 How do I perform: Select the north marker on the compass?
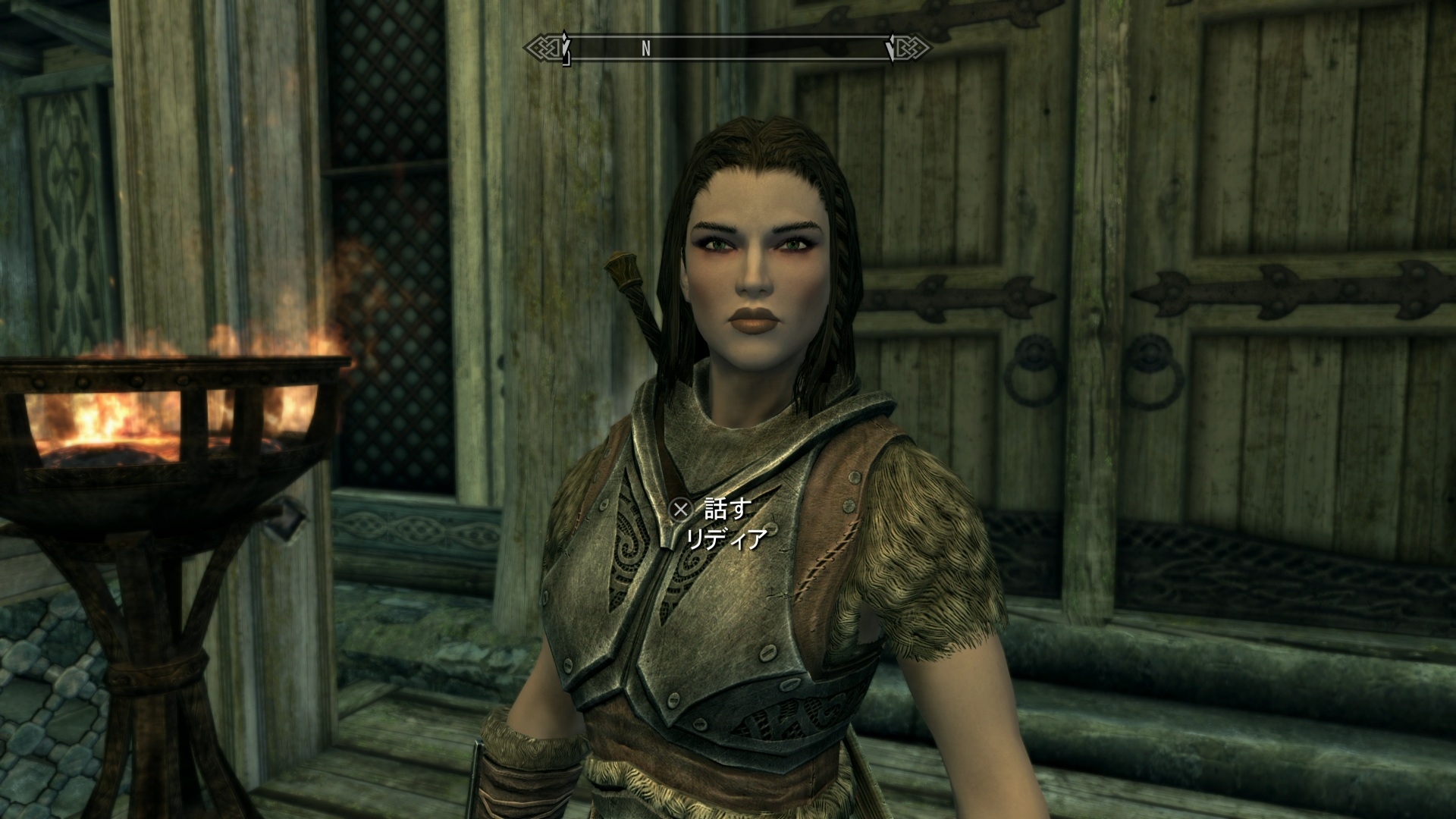(646, 48)
